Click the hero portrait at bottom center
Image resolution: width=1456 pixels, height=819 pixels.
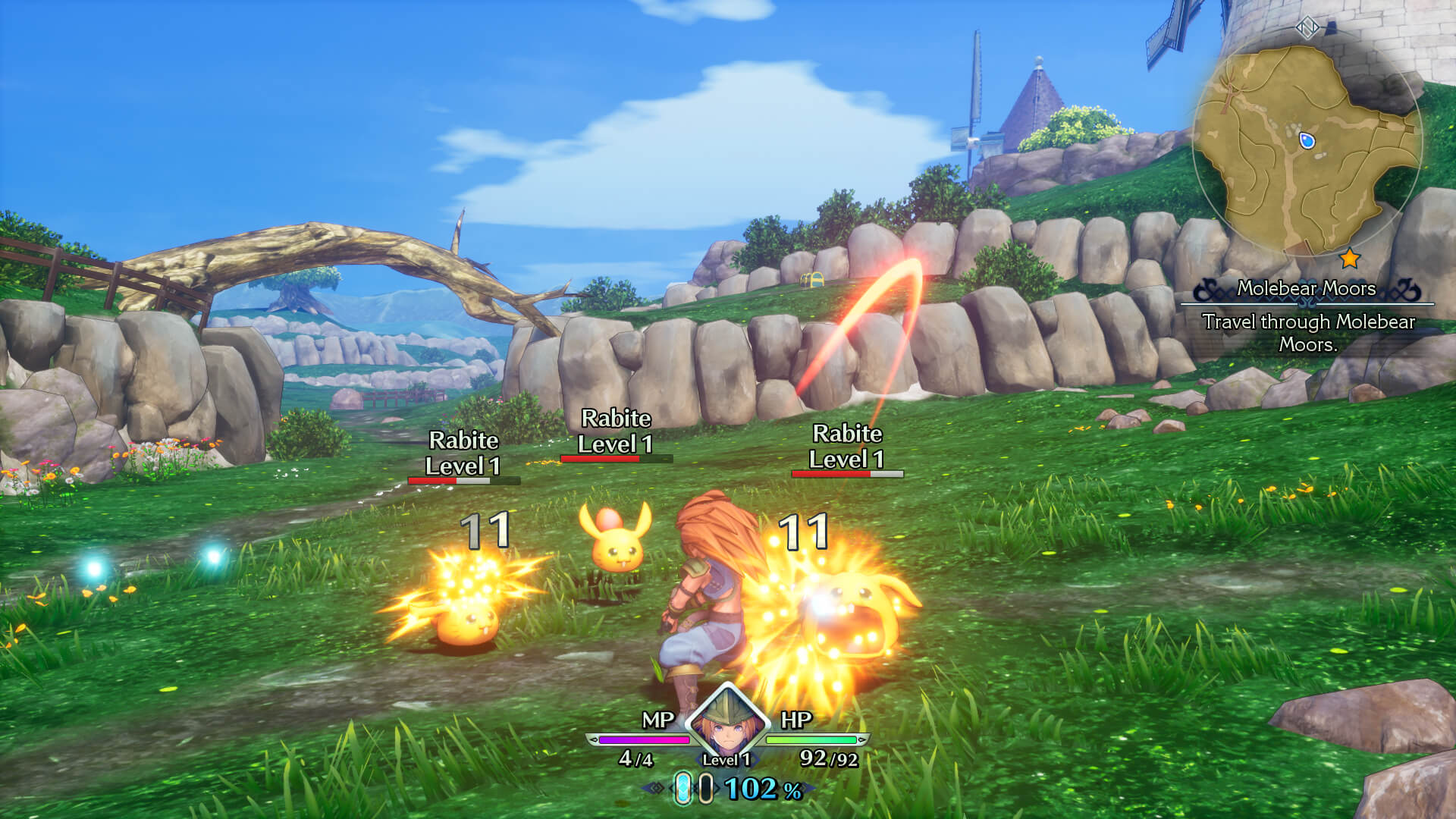[x=726, y=721]
